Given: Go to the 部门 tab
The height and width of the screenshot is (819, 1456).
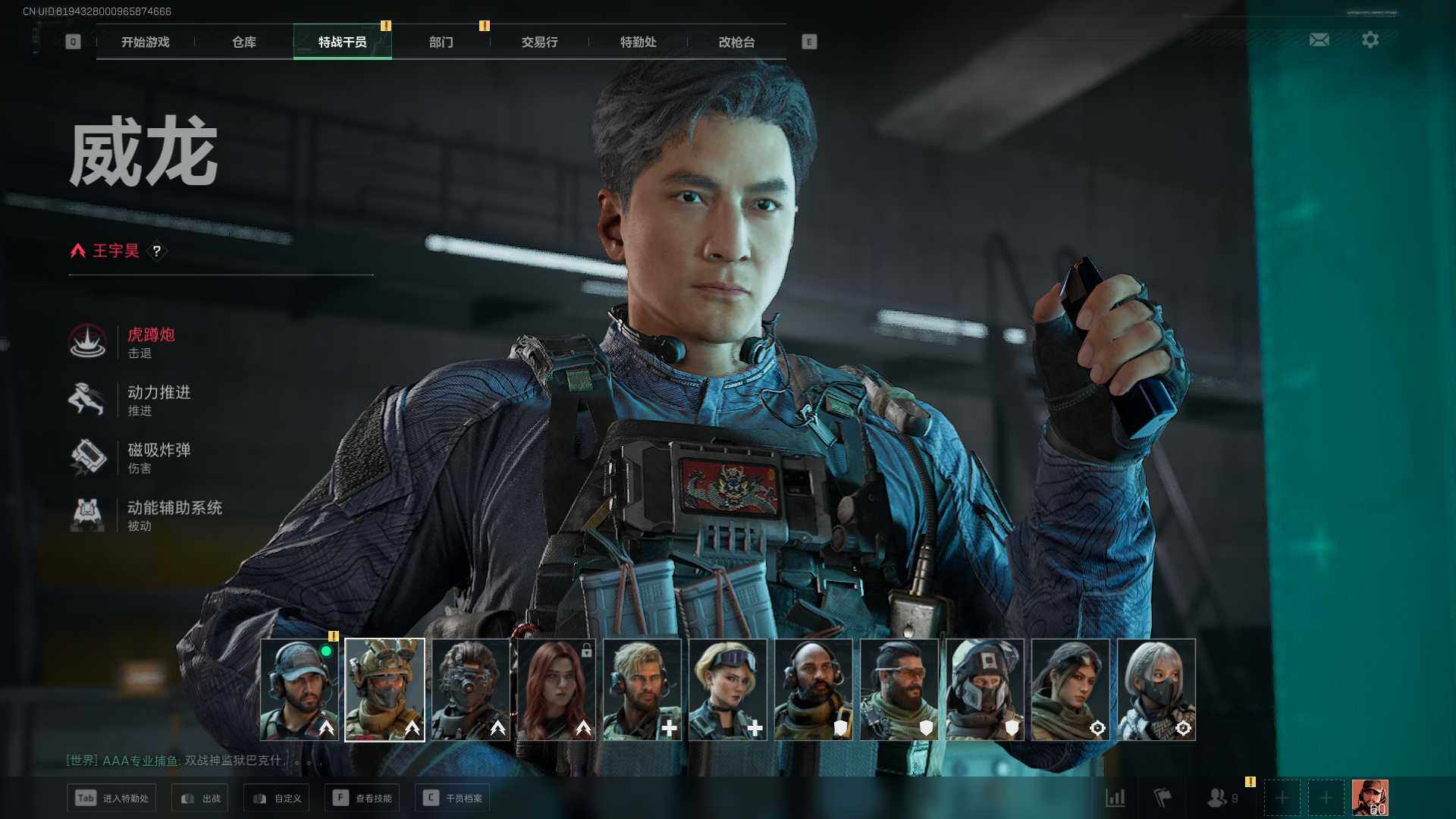Looking at the screenshot, I should [x=441, y=42].
